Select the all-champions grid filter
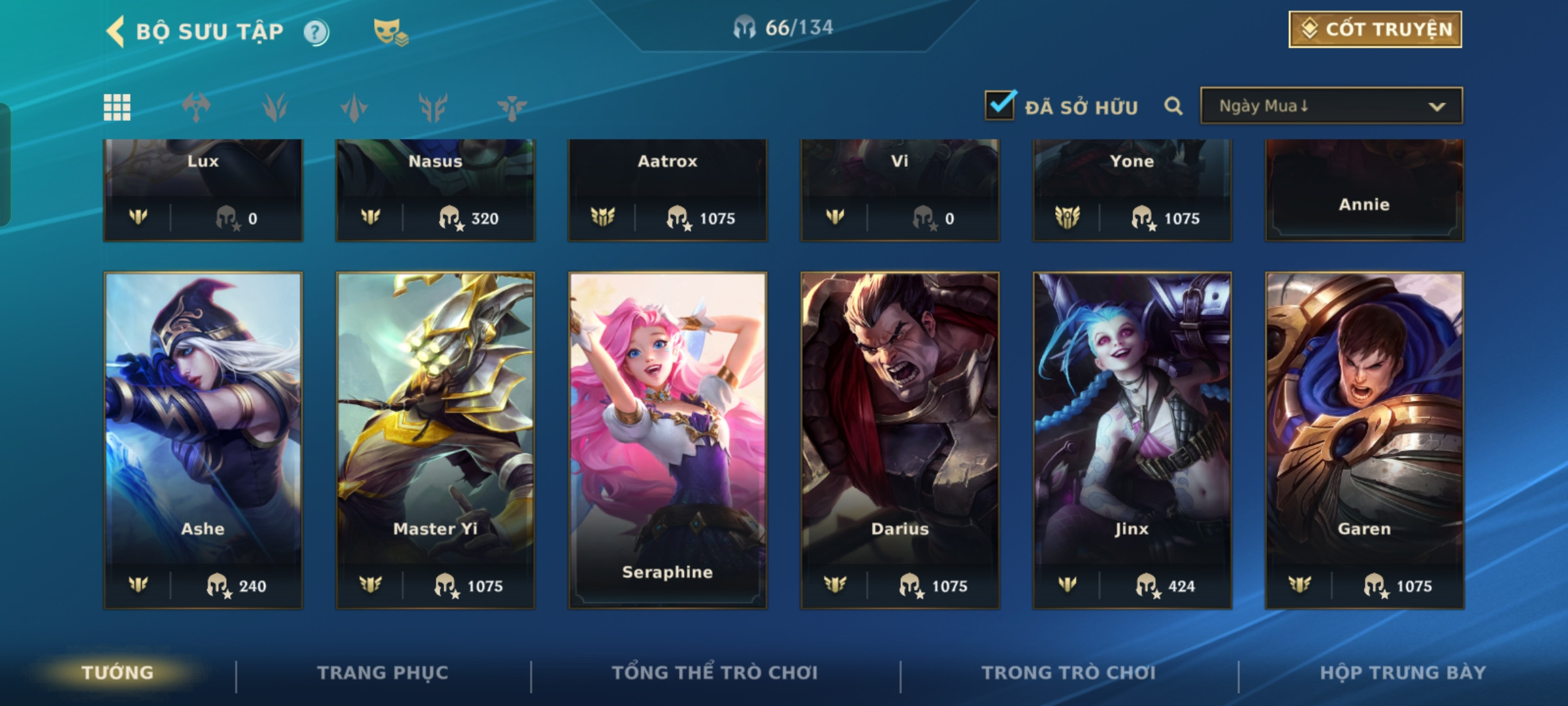The height and width of the screenshot is (706, 1568). [x=118, y=107]
